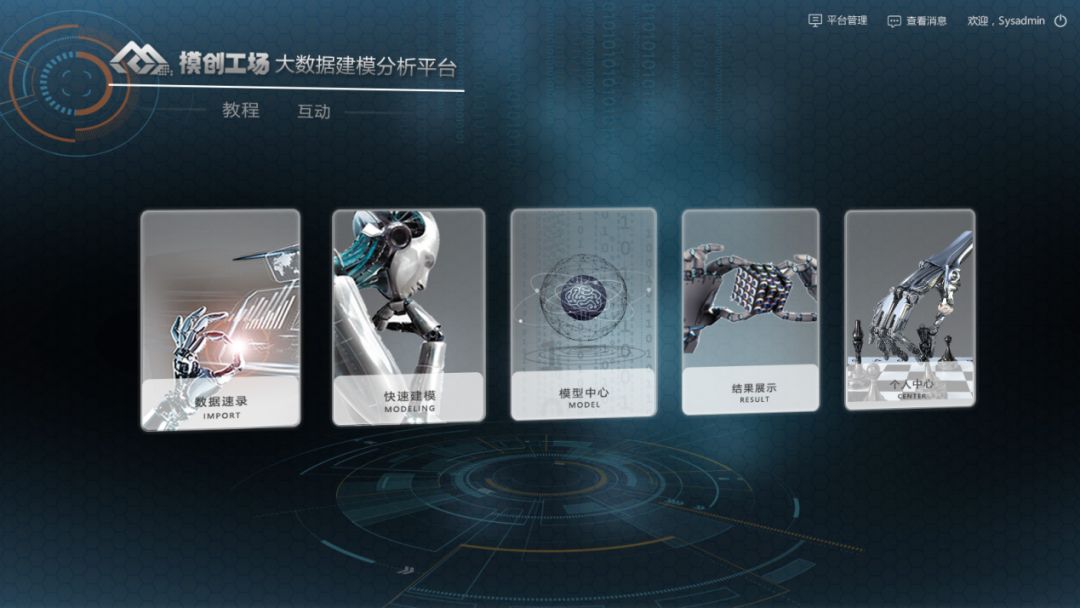The height and width of the screenshot is (608, 1080).
Task: Open the 数据速录 Import card
Action: coord(220,320)
